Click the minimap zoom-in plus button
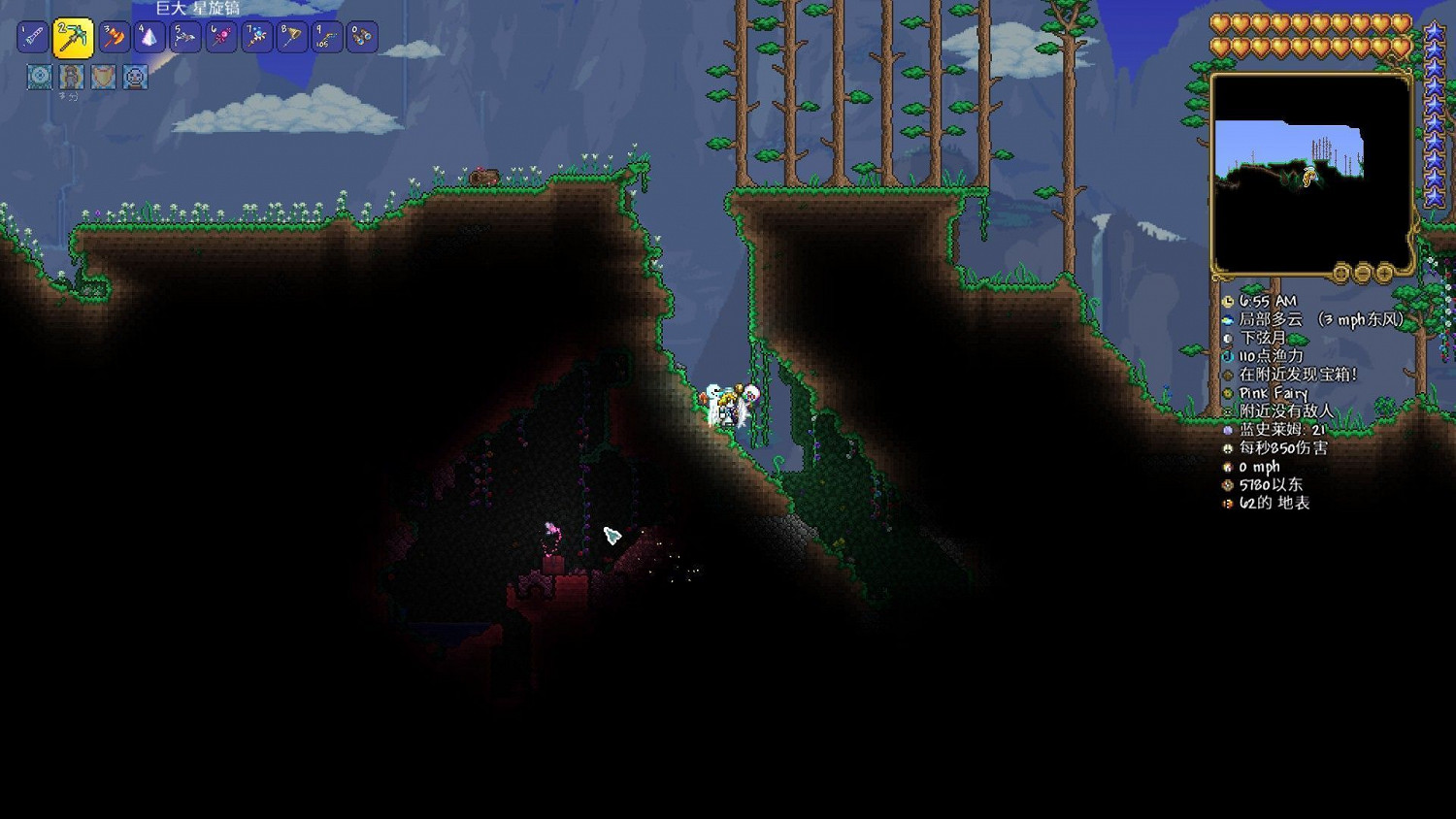1456x819 pixels. click(x=1384, y=274)
